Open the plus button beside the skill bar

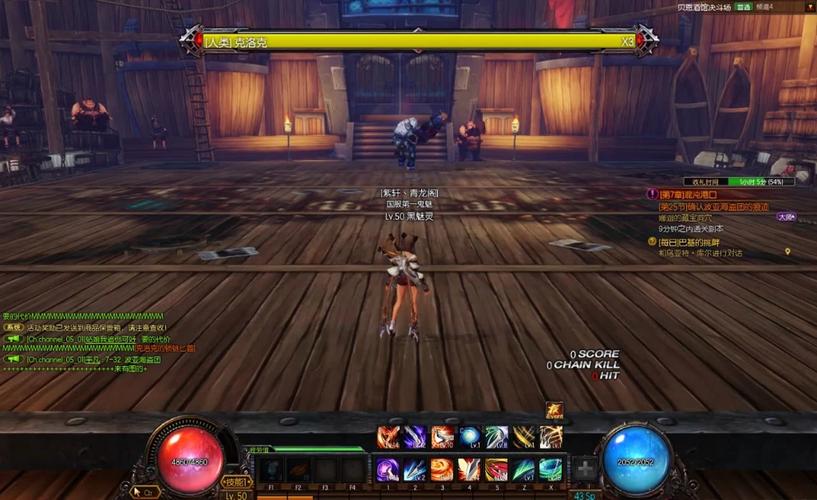tap(585, 469)
